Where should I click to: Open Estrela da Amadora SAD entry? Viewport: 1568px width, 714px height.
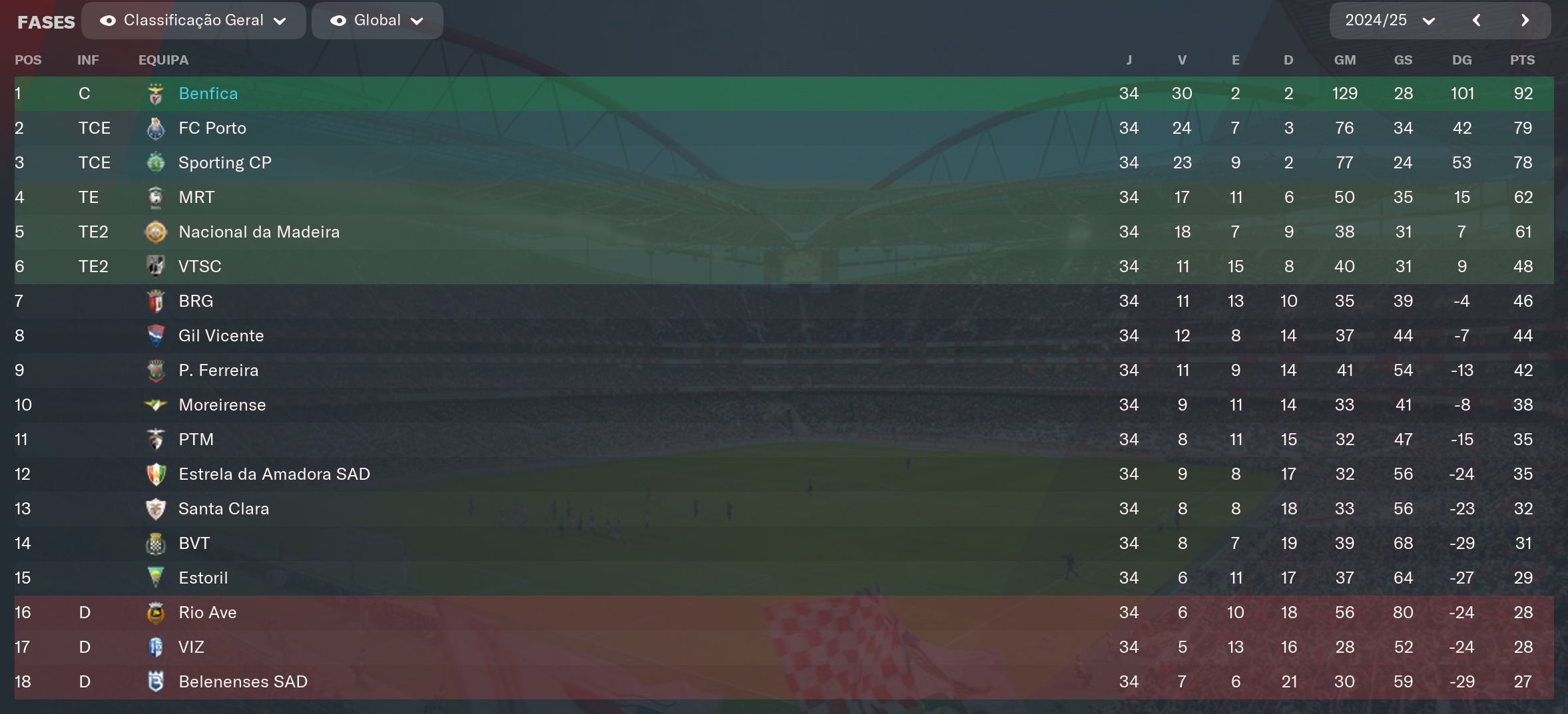coord(274,474)
